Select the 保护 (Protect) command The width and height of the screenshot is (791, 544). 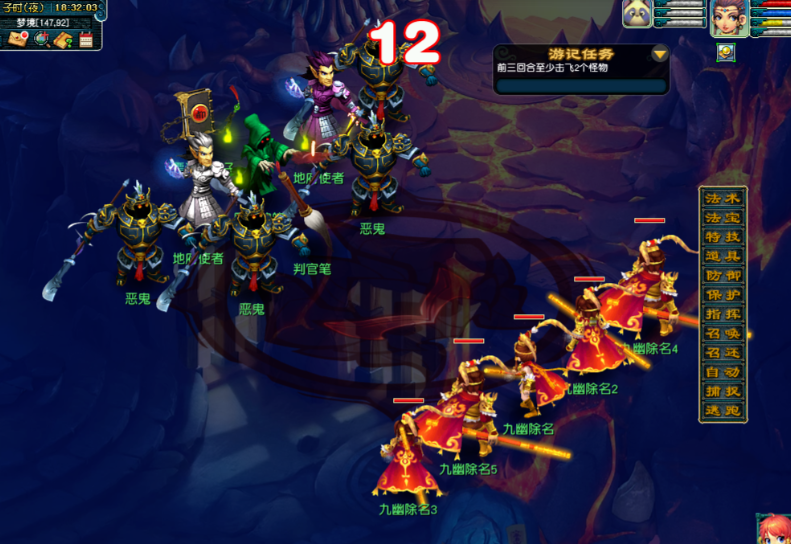pyautogui.click(x=722, y=295)
